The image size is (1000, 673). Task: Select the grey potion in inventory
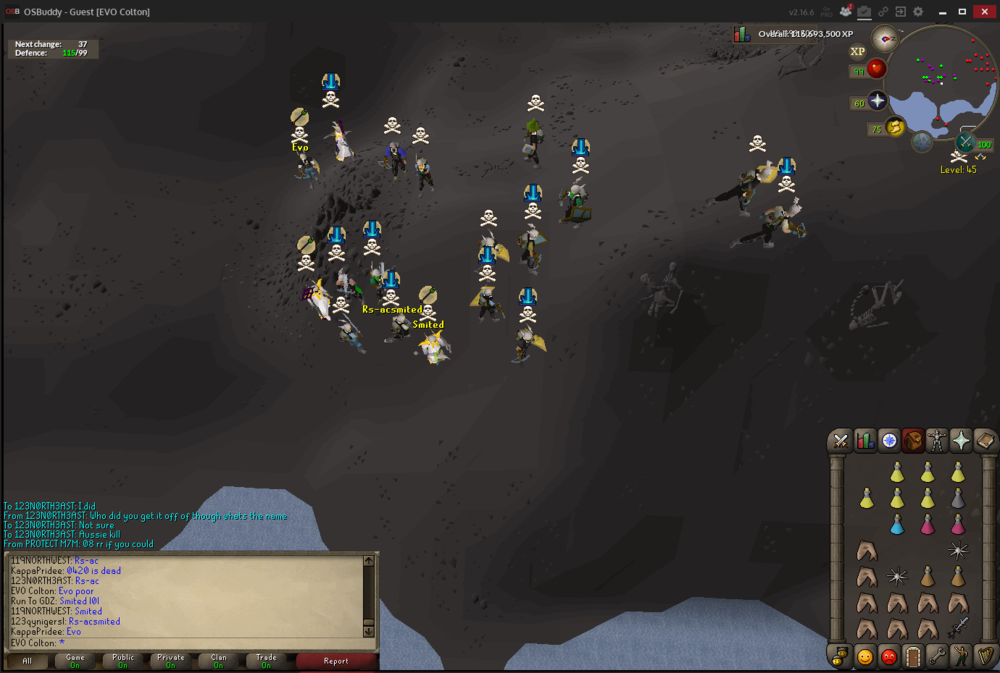958,498
